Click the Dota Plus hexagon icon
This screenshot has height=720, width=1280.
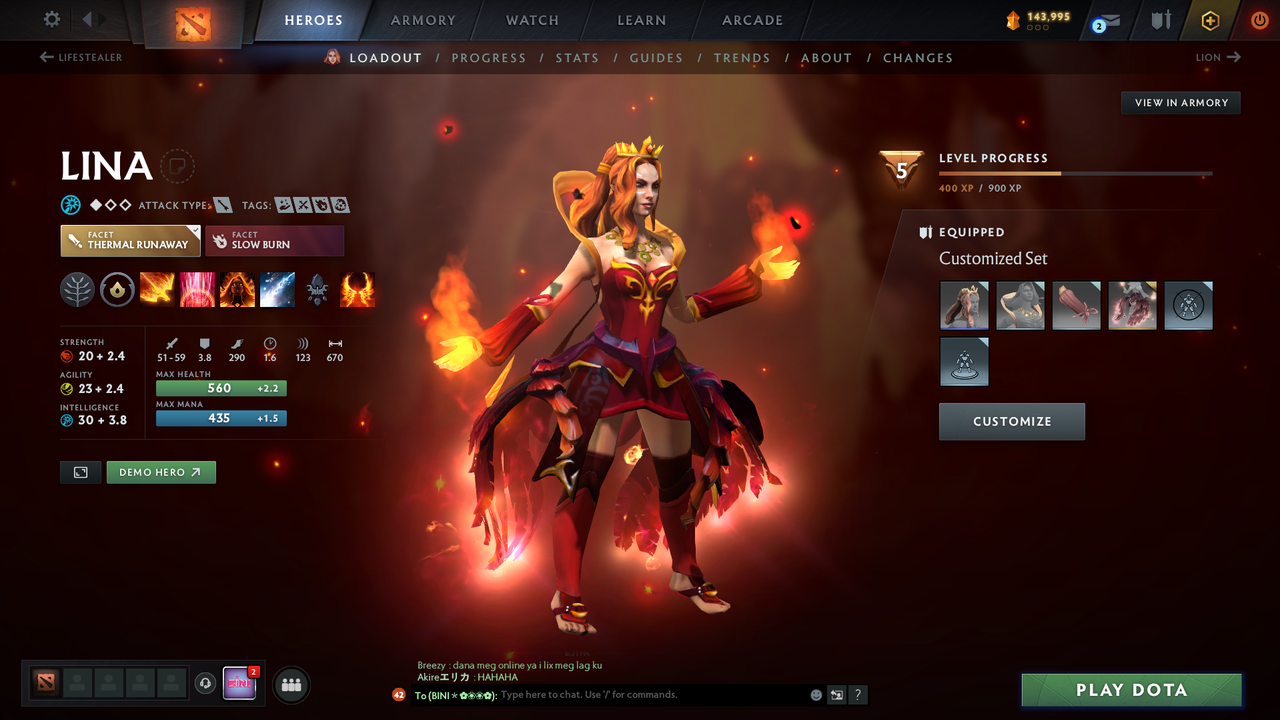(x=1210, y=20)
